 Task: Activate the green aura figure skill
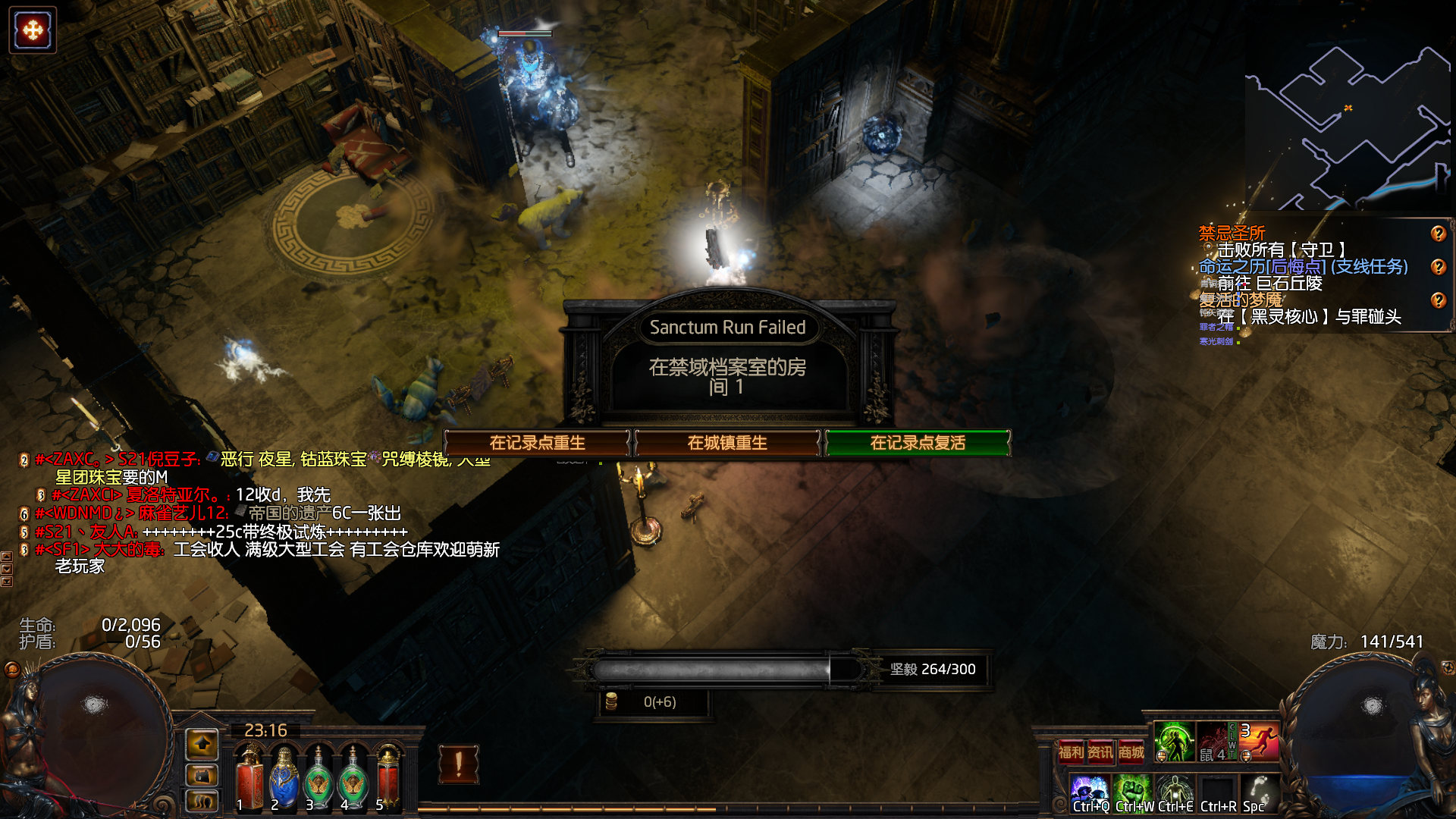[1174, 742]
